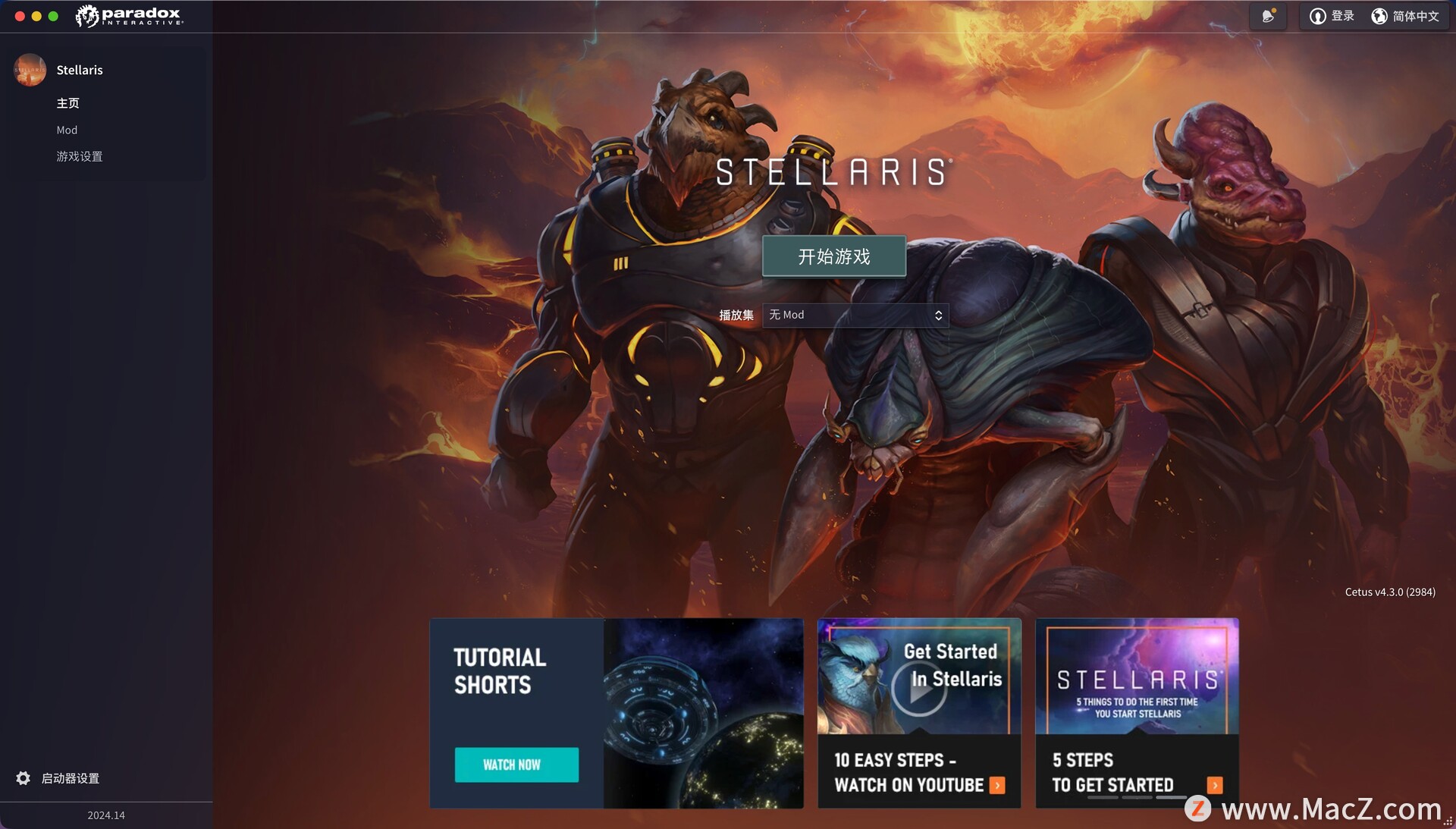Screen dimensions: 1456x829
Task: Open the Mod menu entry
Action: tap(67, 130)
